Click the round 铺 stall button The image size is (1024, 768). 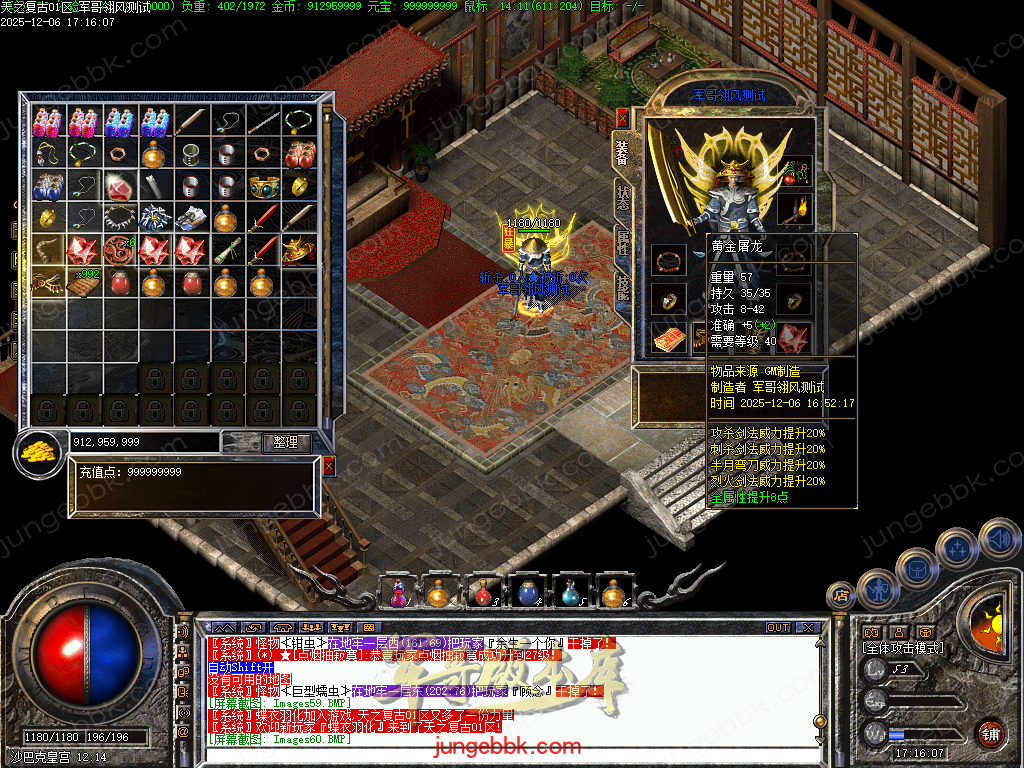[991, 734]
